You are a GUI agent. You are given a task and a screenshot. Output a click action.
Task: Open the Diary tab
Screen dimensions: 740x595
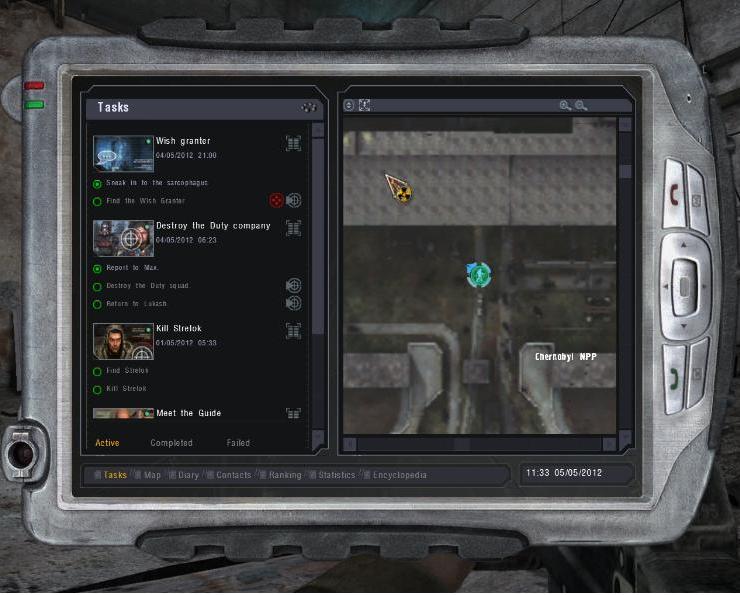coord(188,475)
